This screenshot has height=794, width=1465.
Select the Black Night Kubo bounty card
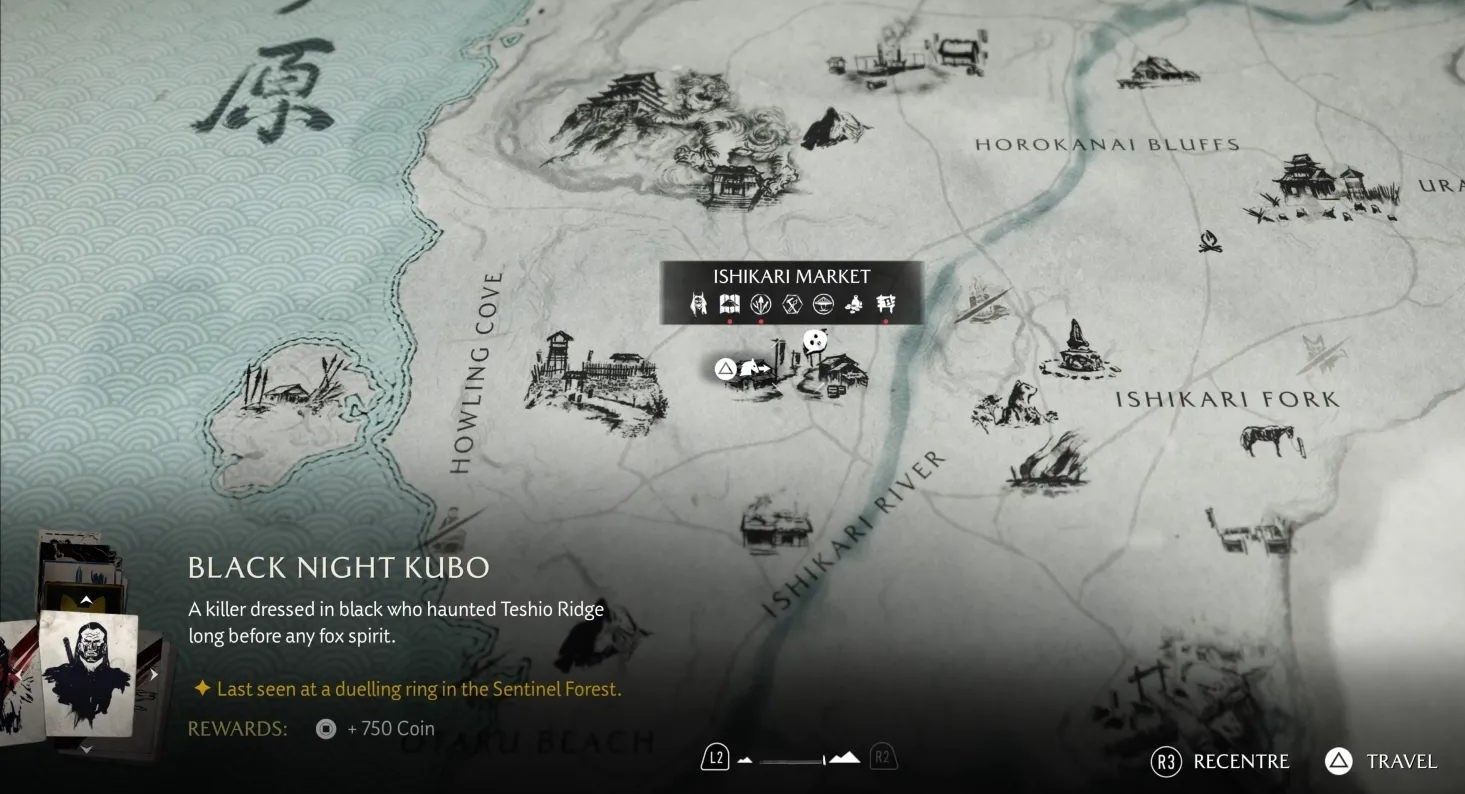pyautogui.click(x=88, y=673)
